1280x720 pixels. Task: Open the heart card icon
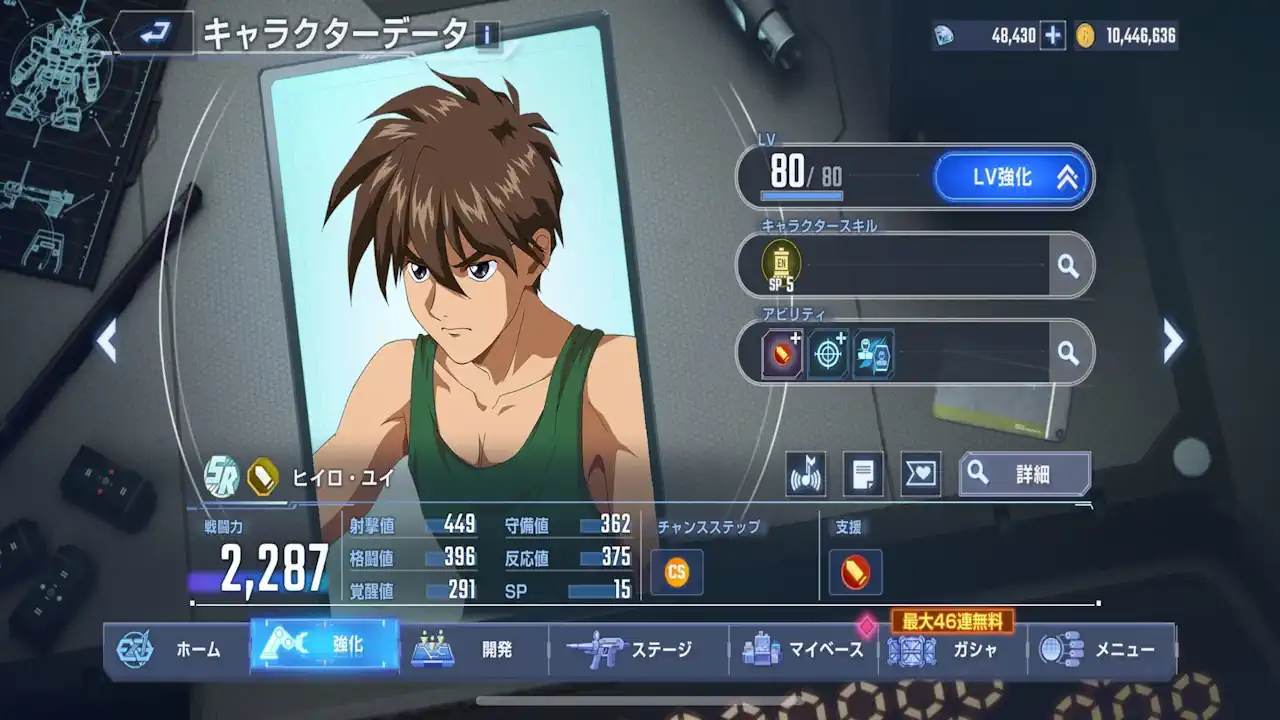point(920,474)
